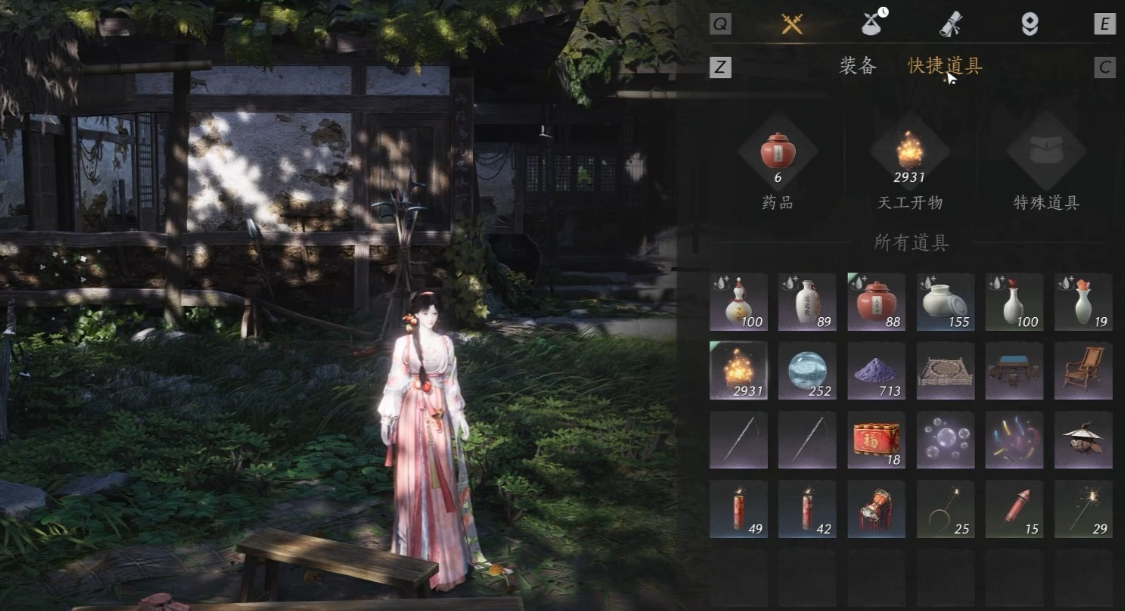Select the blue orb with 252 count
Image resolution: width=1125 pixels, height=611 pixels.
click(808, 371)
